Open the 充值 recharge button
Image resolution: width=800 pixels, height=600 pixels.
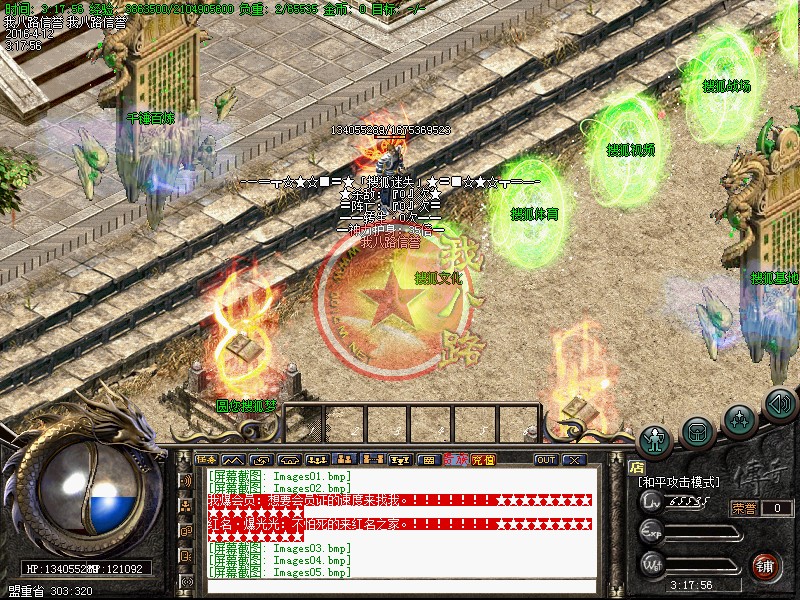click(483, 460)
